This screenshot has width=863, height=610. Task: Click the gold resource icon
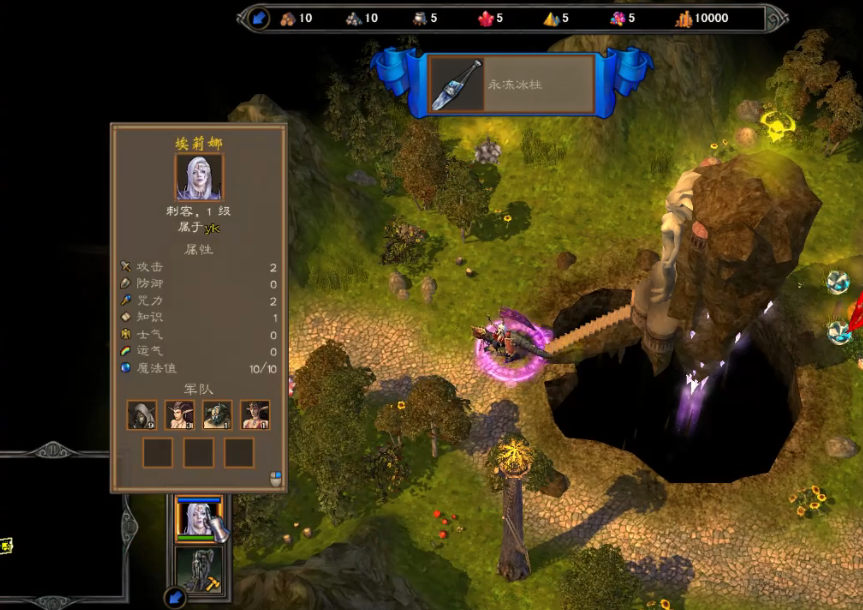point(684,18)
